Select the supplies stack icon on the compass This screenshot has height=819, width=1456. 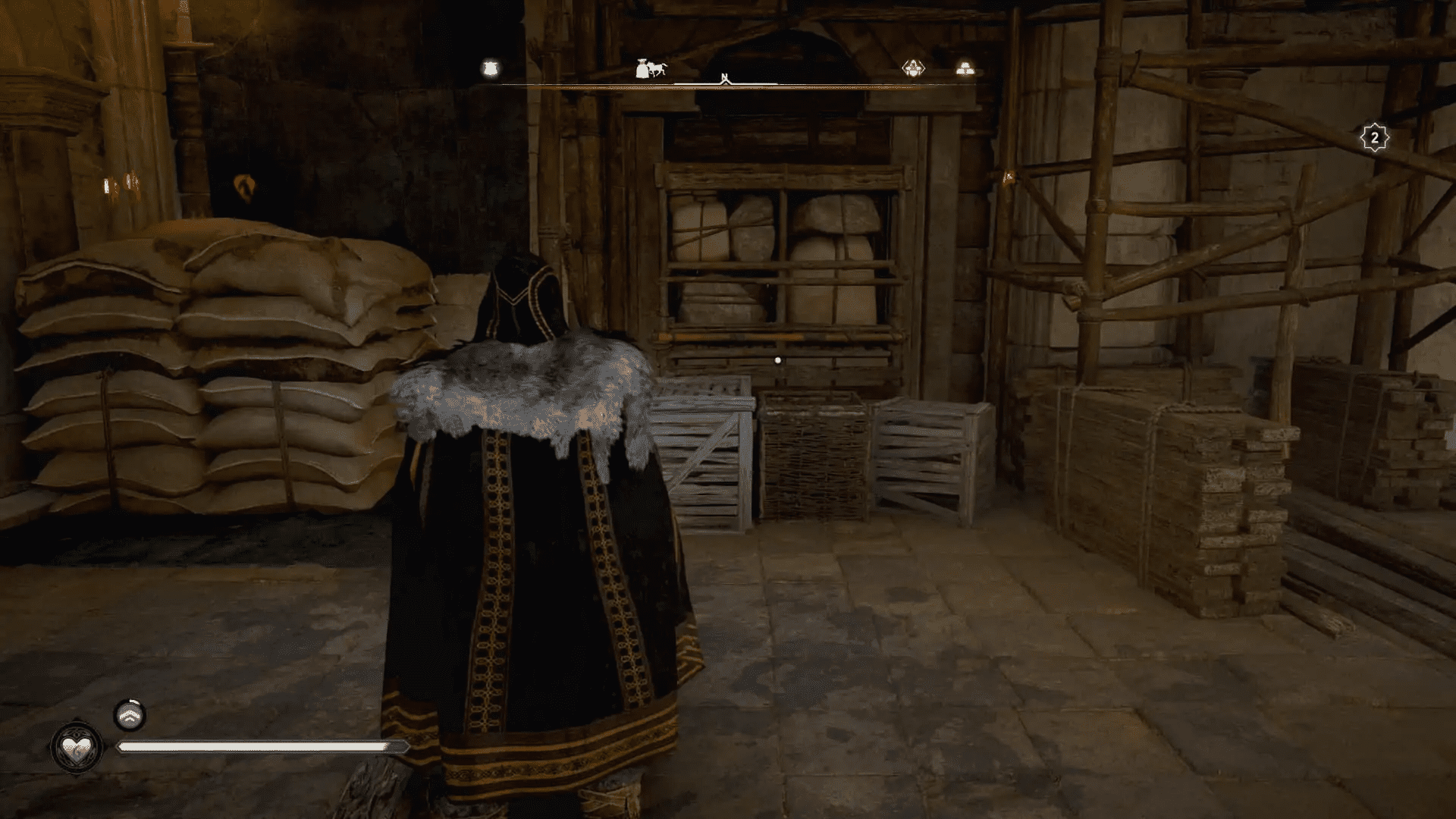965,68
